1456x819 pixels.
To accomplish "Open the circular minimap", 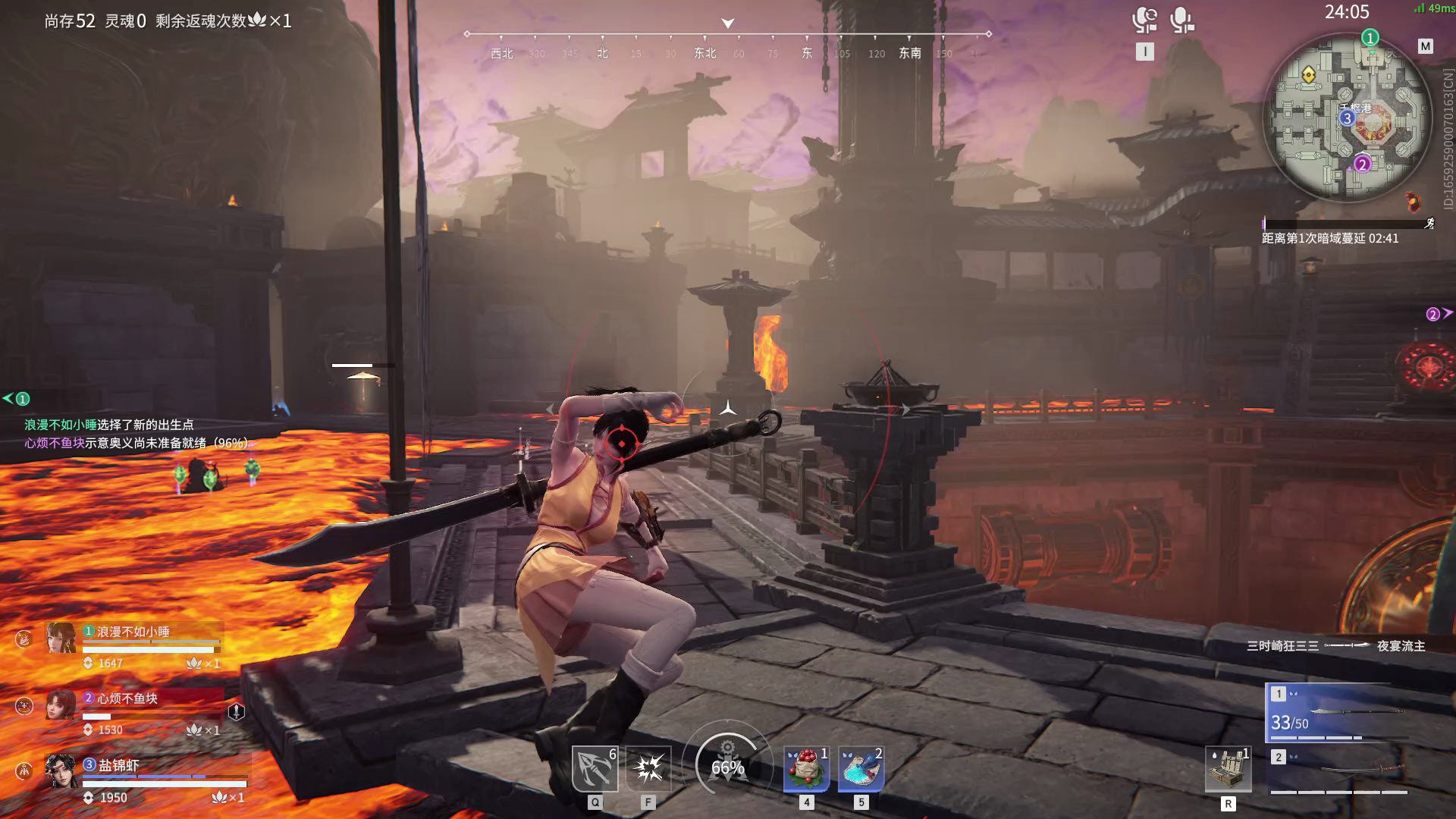I will coord(1348,118).
